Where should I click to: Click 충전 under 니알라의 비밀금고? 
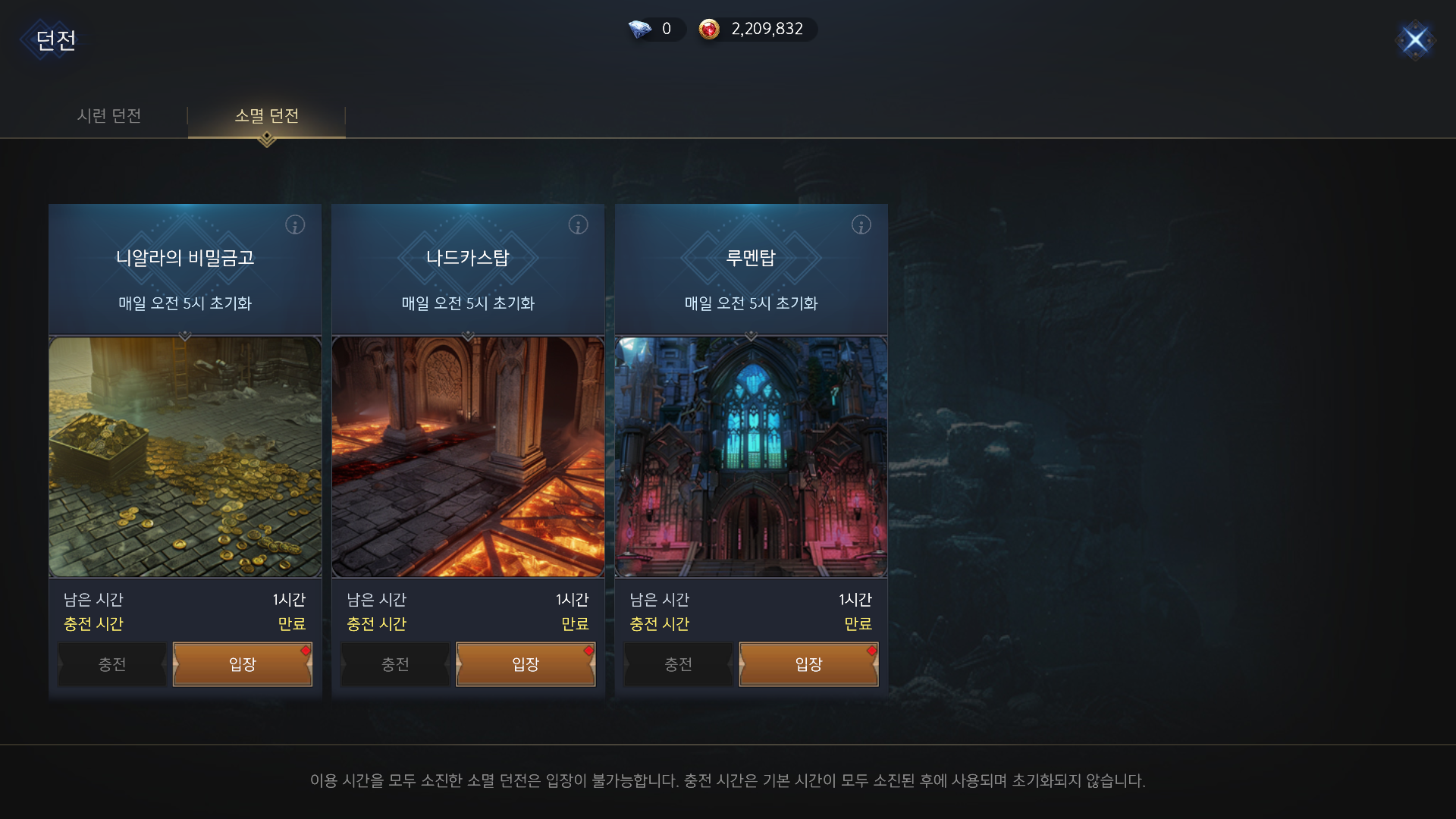(x=111, y=664)
